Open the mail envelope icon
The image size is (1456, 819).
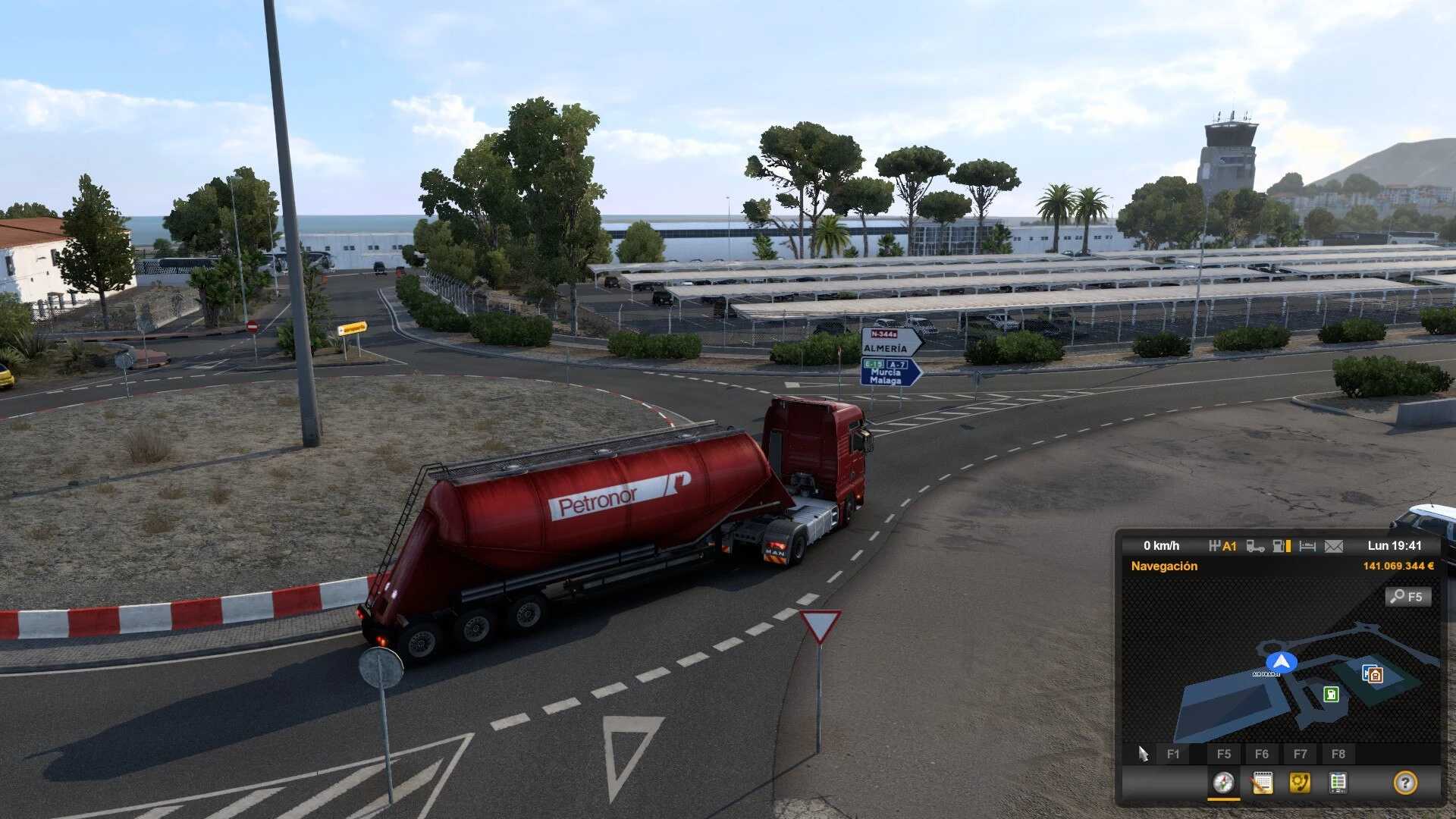tap(1334, 546)
